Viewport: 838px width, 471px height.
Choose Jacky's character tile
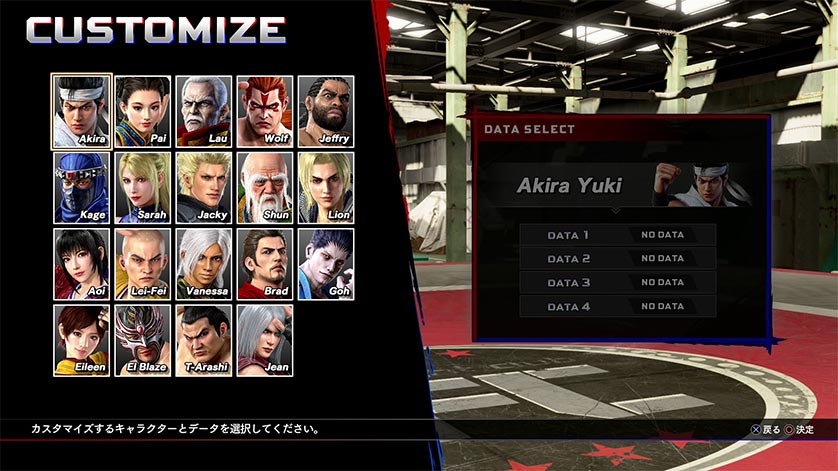pyautogui.click(x=204, y=188)
